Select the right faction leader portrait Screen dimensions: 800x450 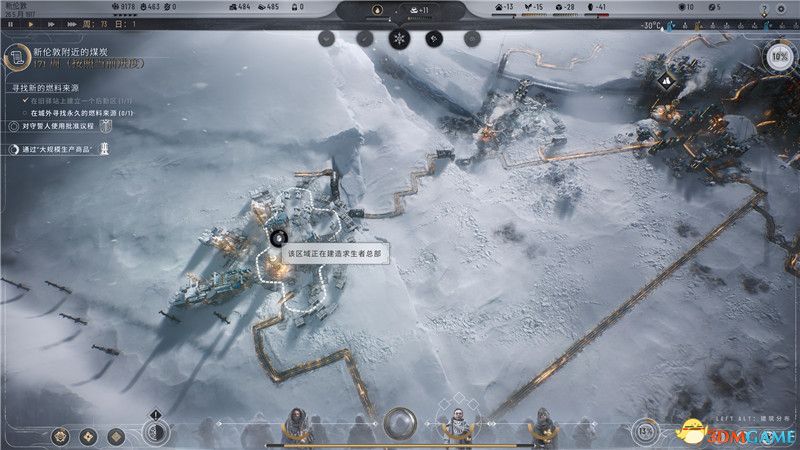tap(541, 423)
